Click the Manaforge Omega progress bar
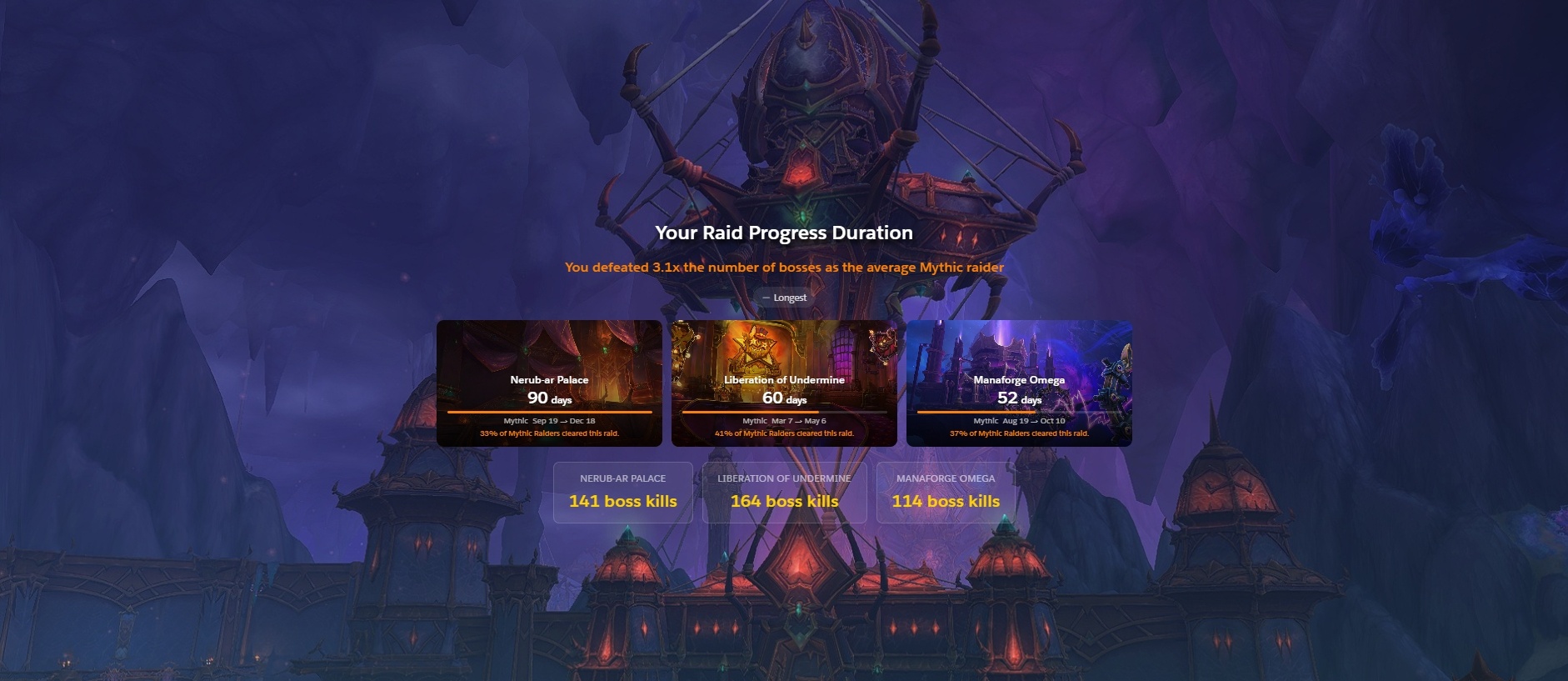Screen dimensions: 1568x681 [x=1020, y=413]
